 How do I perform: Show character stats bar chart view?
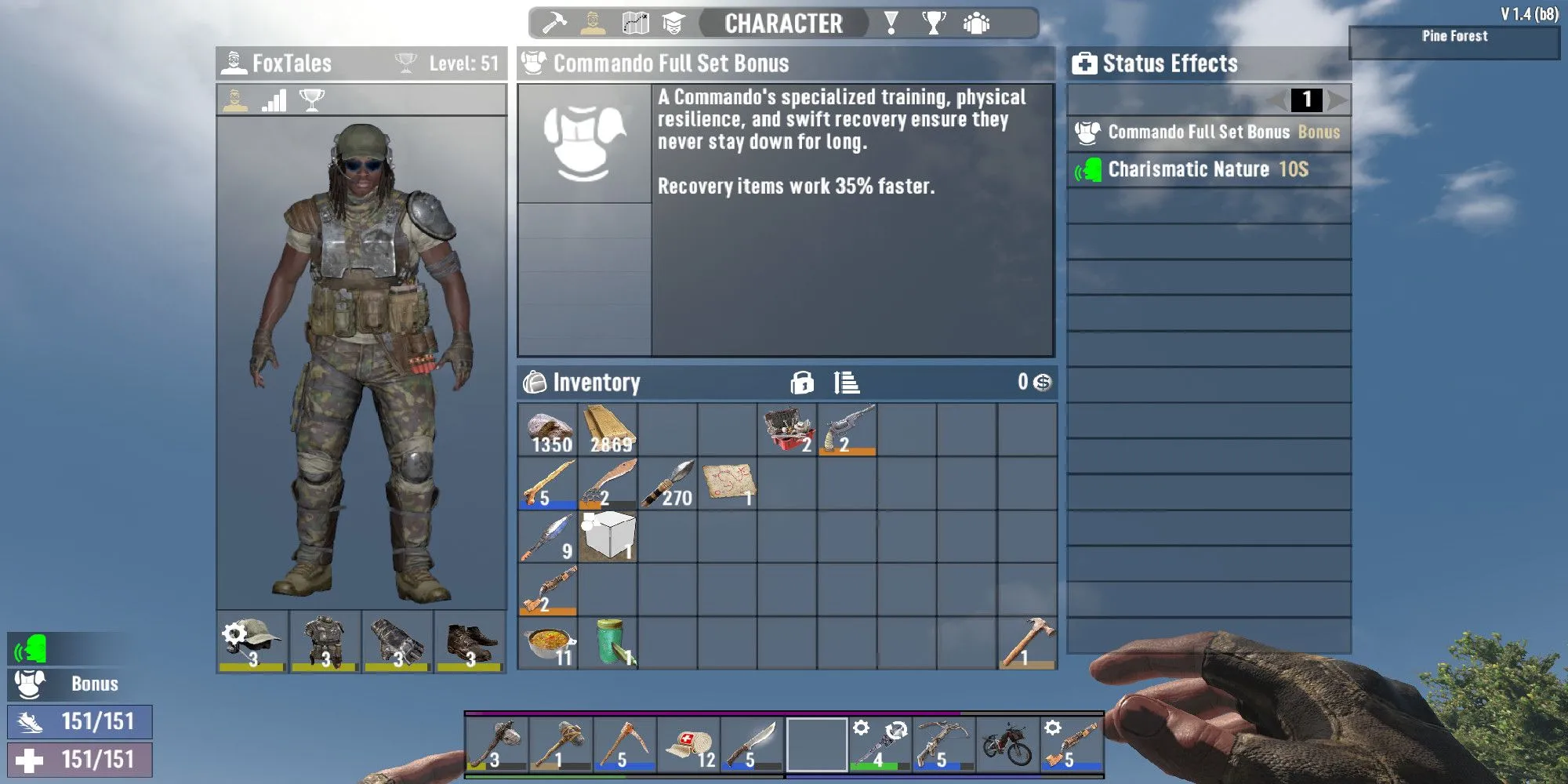pyautogui.click(x=274, y=100)
